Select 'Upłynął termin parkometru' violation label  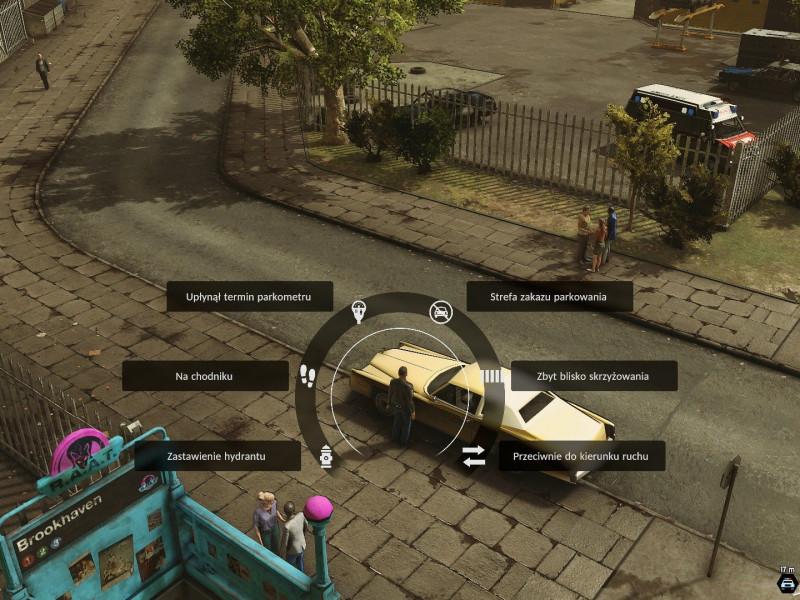(x=249, y=296)
